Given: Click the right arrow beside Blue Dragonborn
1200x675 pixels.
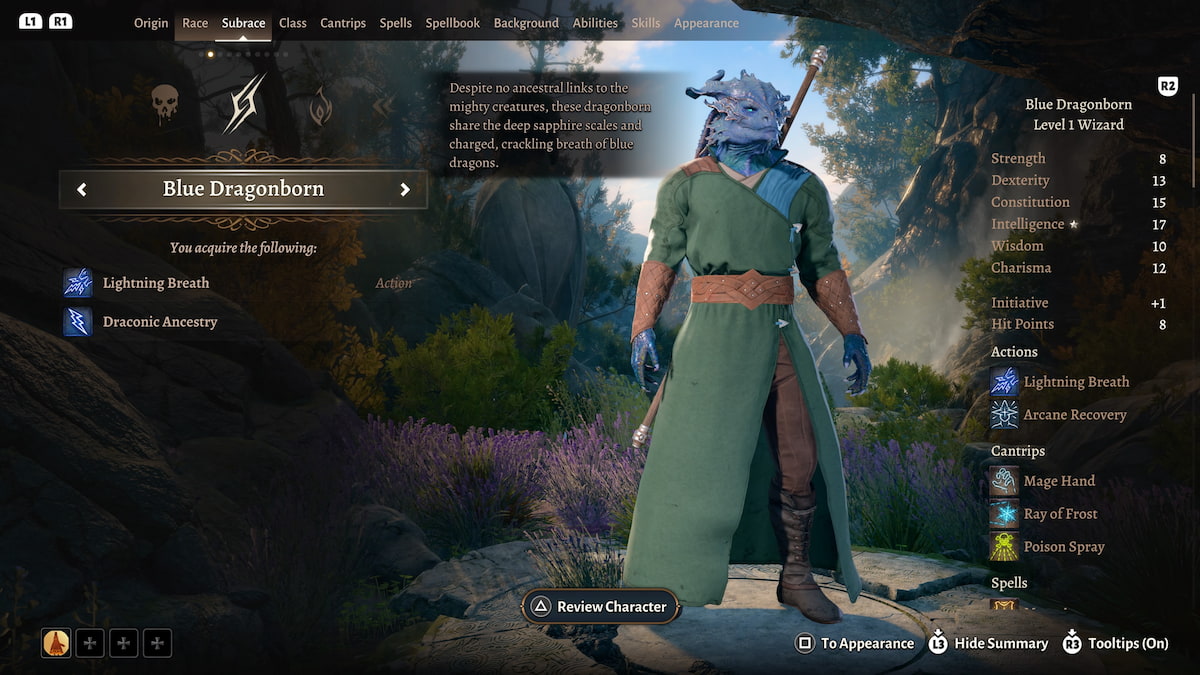Looking at the screenshot, I should [405, 190].
